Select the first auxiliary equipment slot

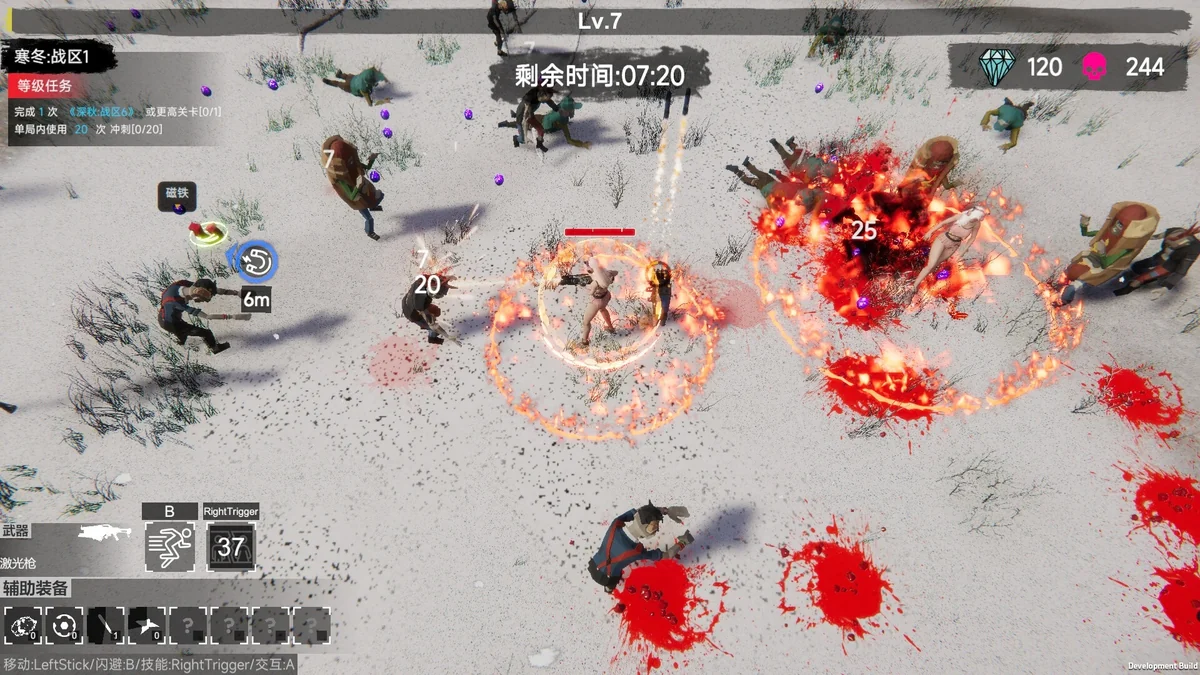pos(23,626)
